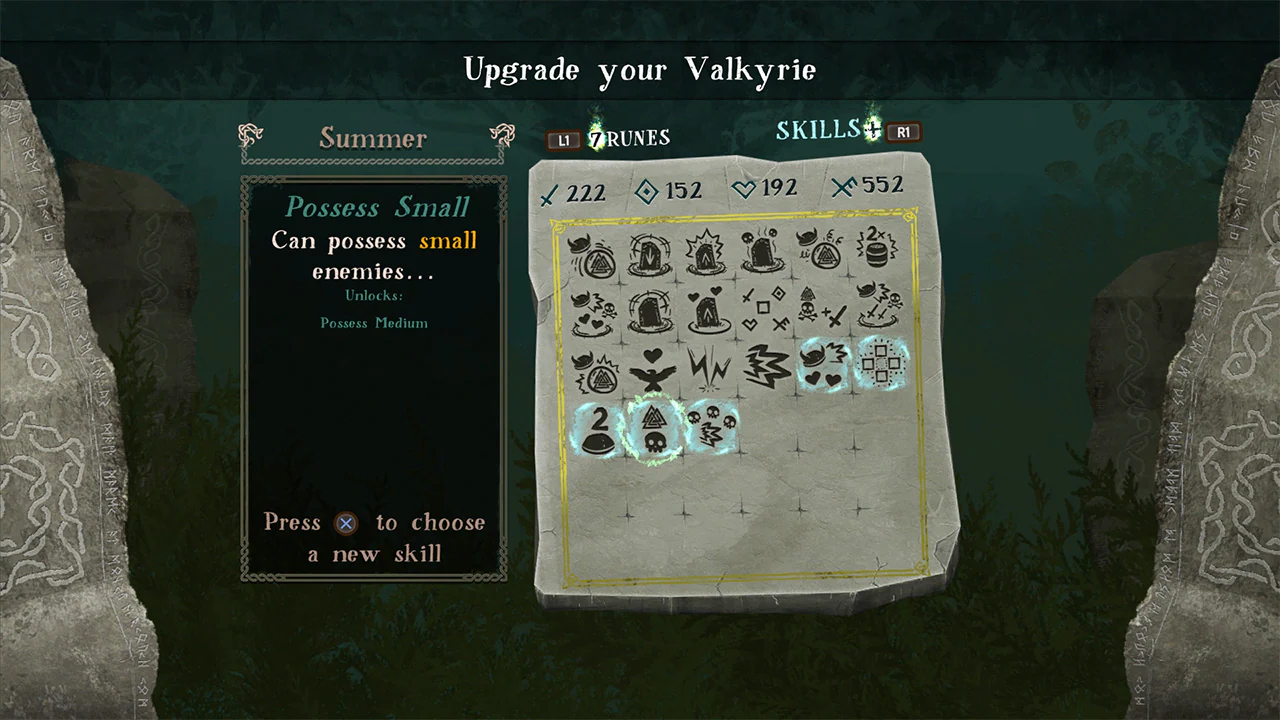The width and height of the screenshot is (1280, 720).
Task: Click the diamond rune stat icon showing 152
Action: (645, 191)
